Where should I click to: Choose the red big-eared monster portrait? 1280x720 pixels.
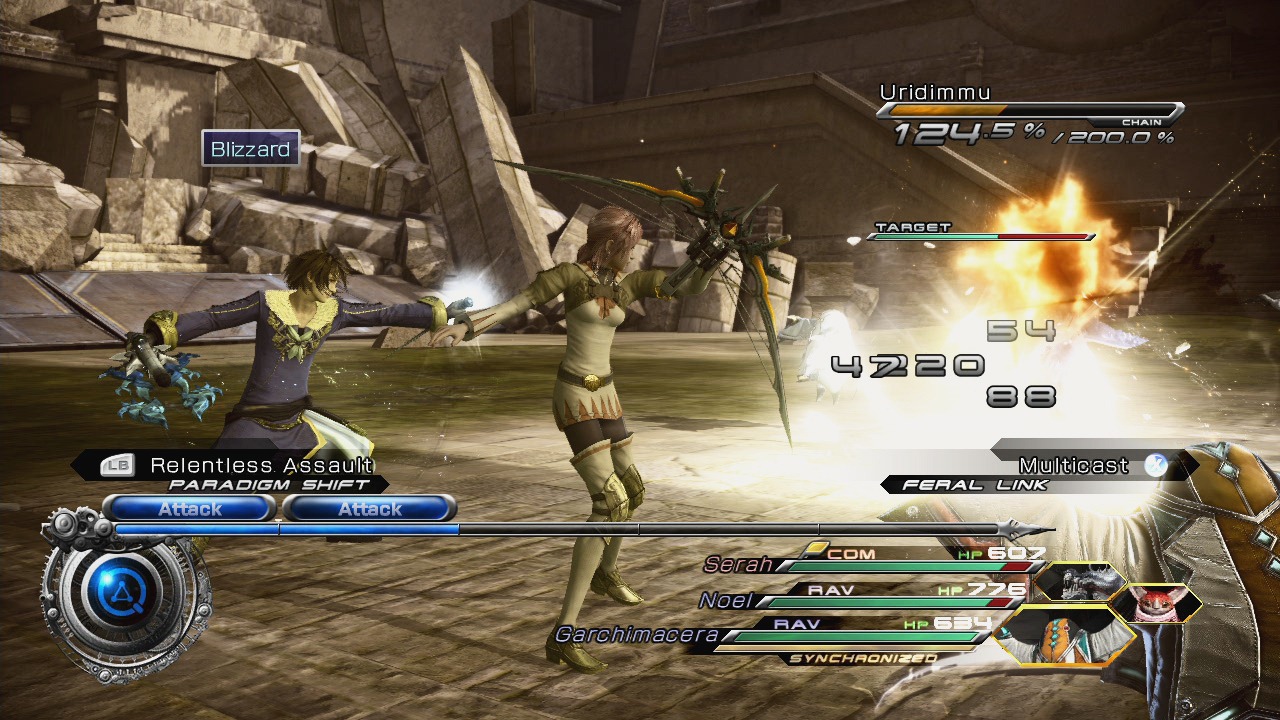(x=1155, y=604)
